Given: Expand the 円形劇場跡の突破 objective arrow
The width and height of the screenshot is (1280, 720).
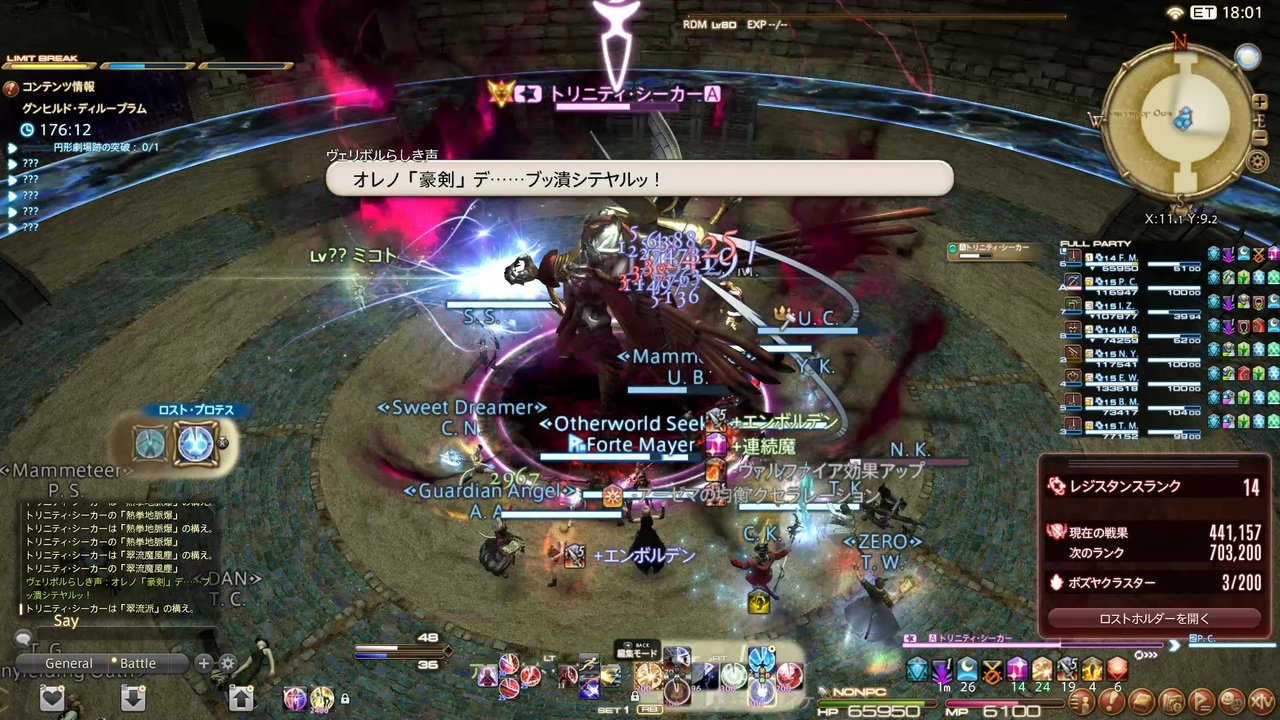Looking at the screenshot, I should tap(12, 147).
